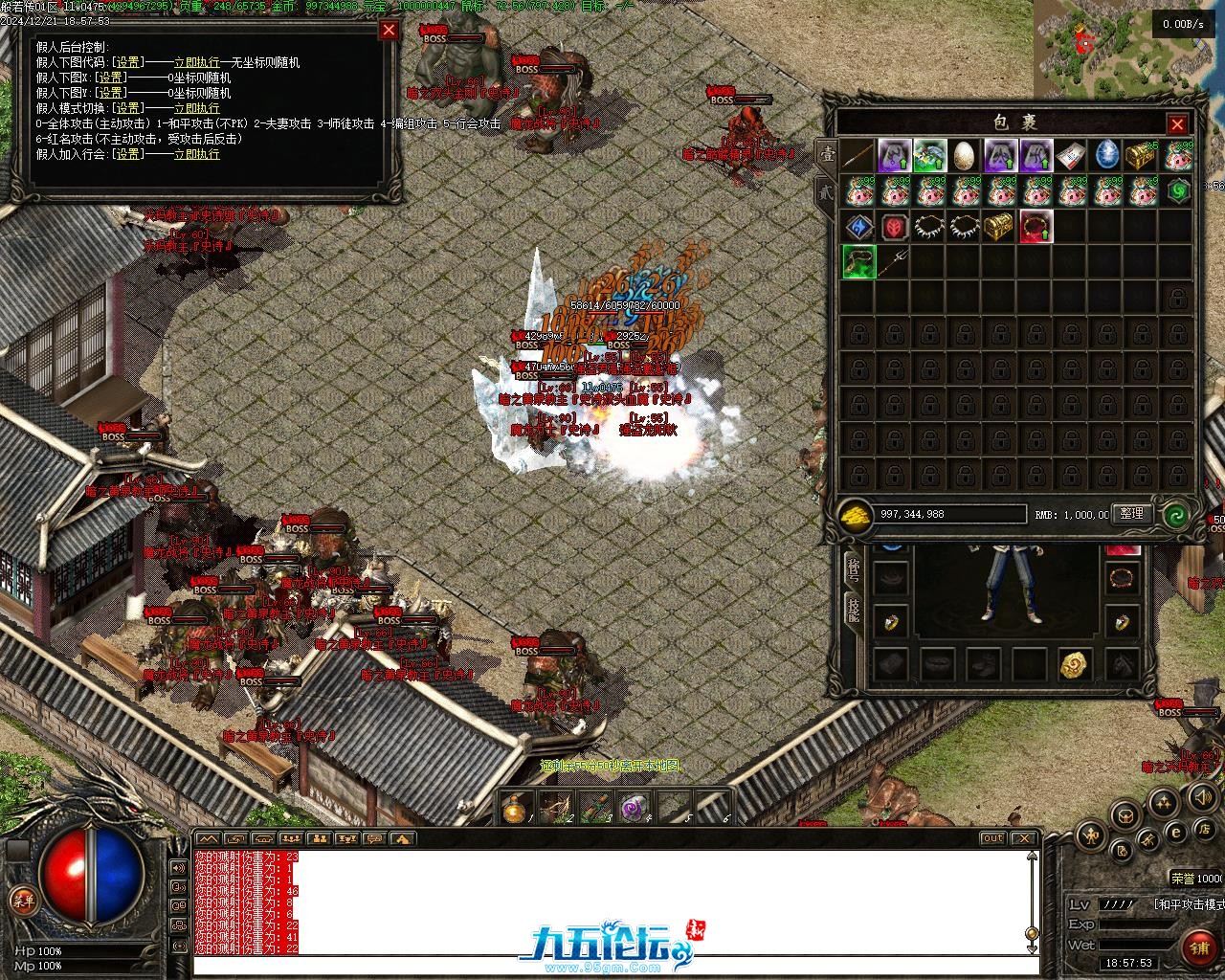Select the blue crystal egg item
The width and height of the screenshot is (1225, 980).
1106,156
